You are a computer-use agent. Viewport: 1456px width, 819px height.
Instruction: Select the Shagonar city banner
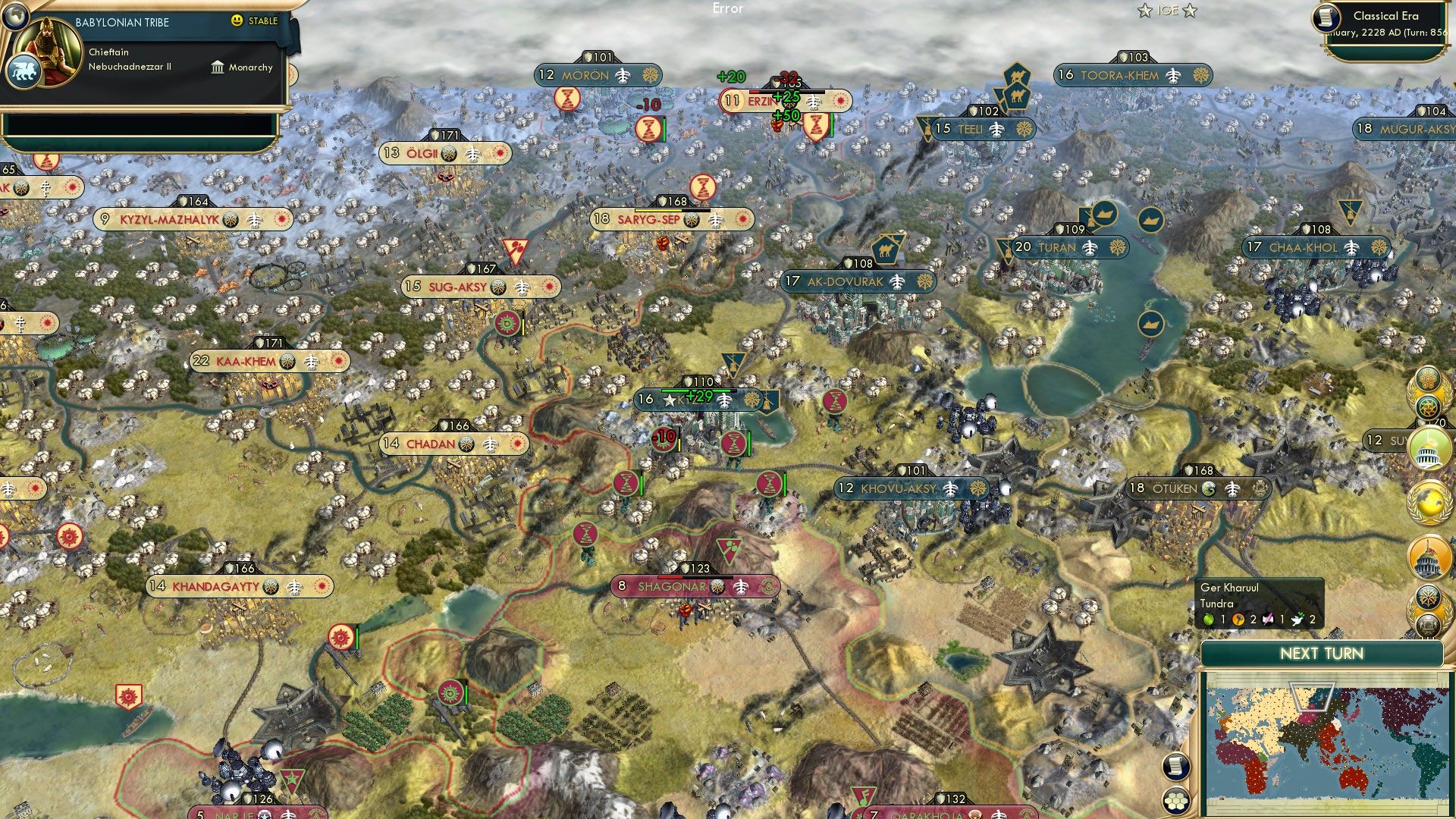(x=674, y=586)
